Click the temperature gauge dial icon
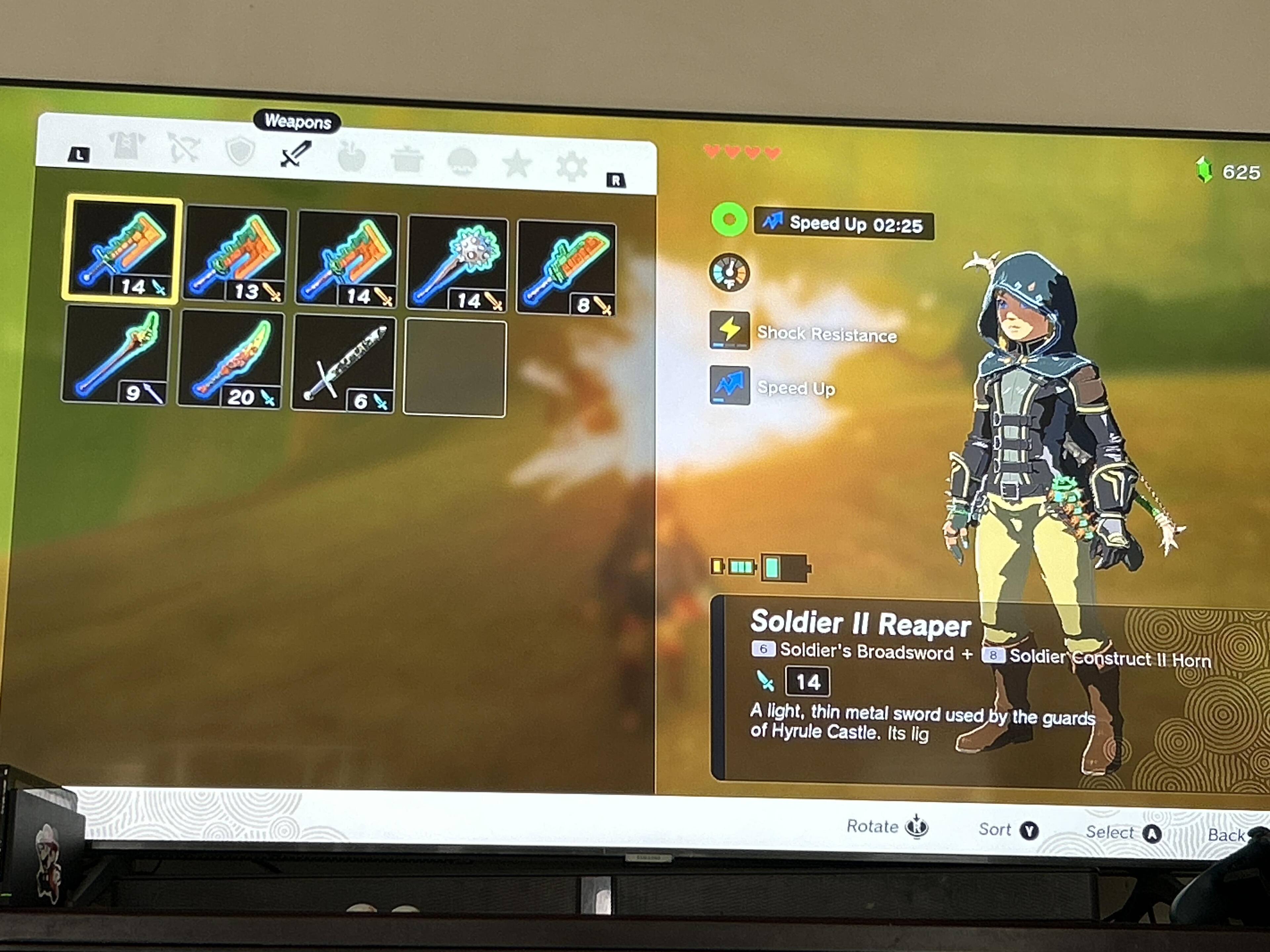 click(729, 273)
